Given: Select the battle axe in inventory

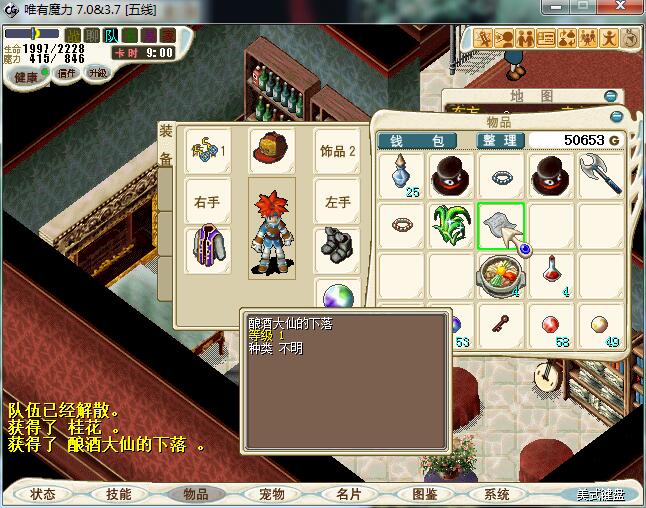Looking at the screenshot, I should tap(600, 173).
